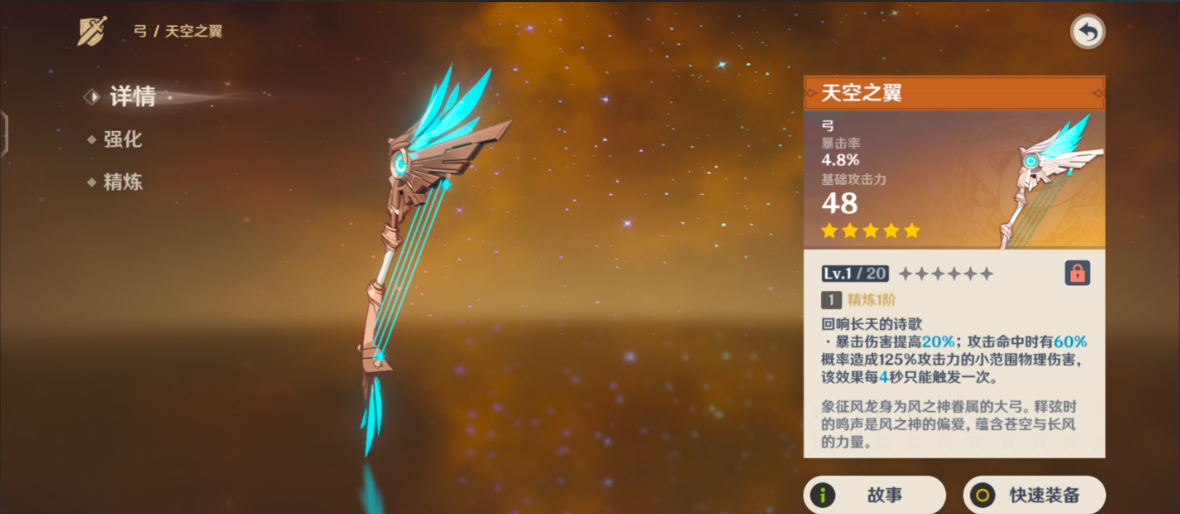Screen dimensions: 1180x514
Task: Choose 快速装备 quick equip
Action: (1034, 494)
